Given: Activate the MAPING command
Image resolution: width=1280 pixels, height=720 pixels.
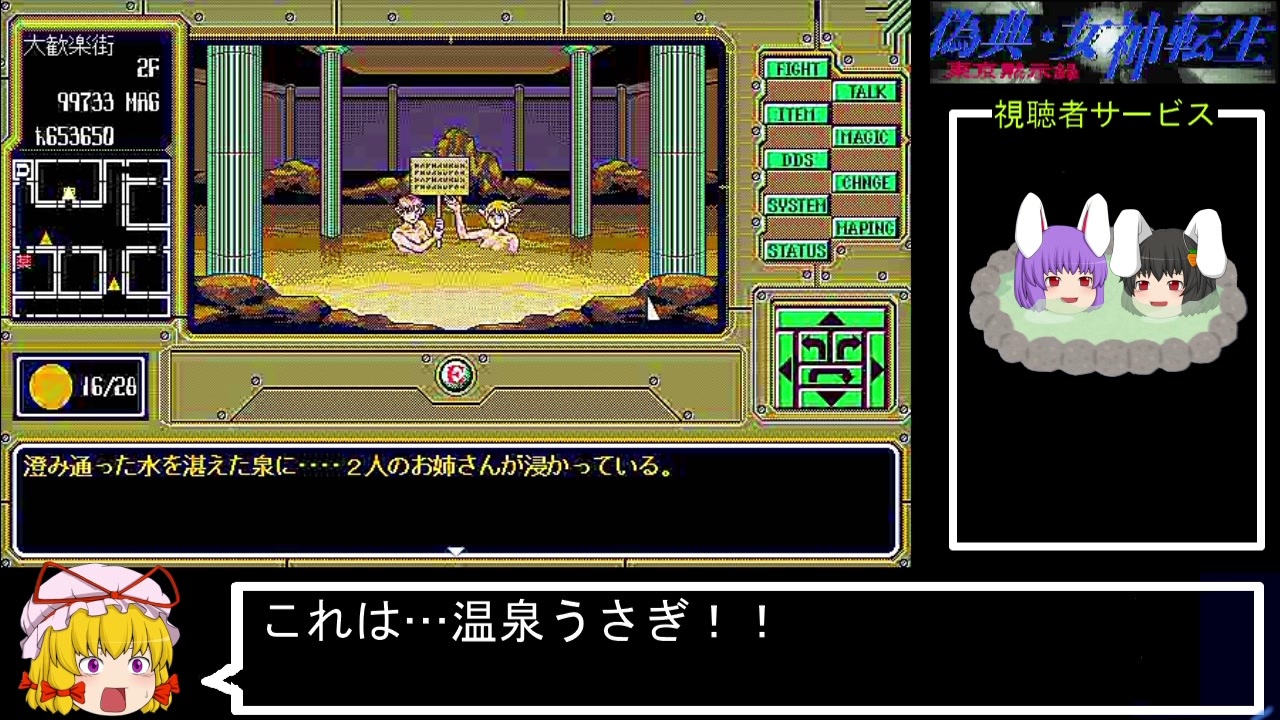Looking at the screenshot, I should click(x=863, y=228).
